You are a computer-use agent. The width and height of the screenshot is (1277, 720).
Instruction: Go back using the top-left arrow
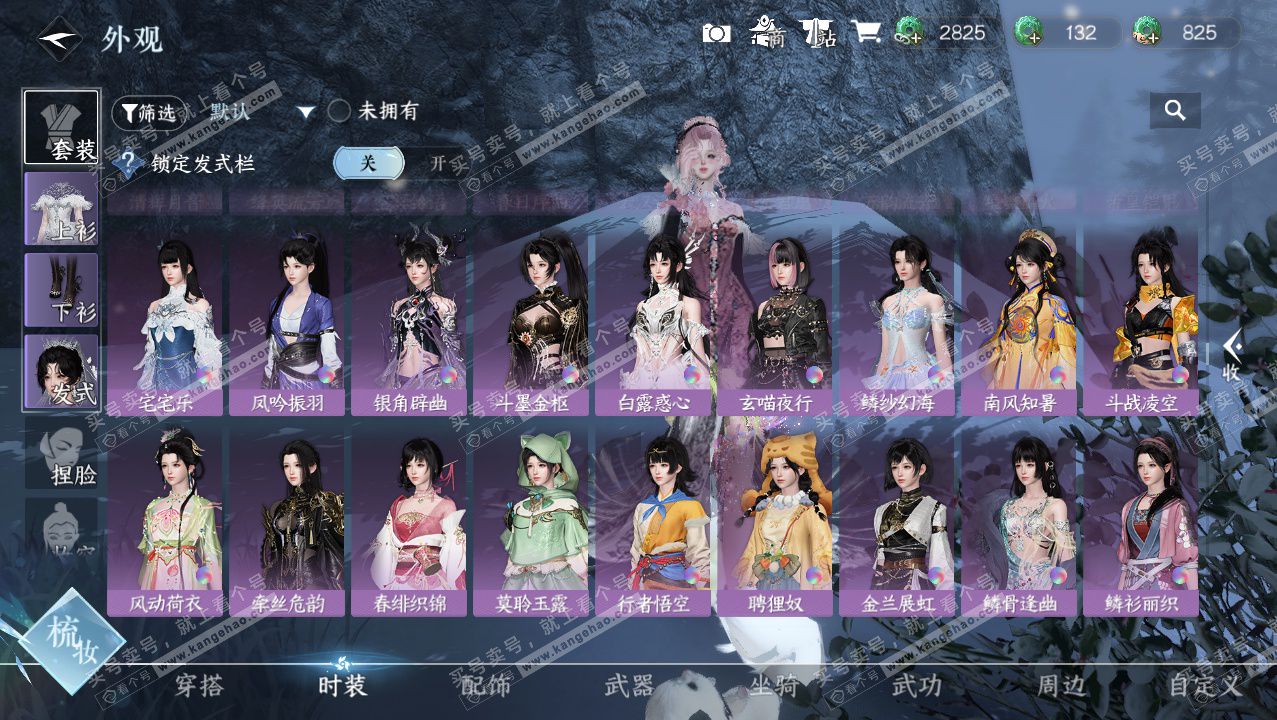59,39
